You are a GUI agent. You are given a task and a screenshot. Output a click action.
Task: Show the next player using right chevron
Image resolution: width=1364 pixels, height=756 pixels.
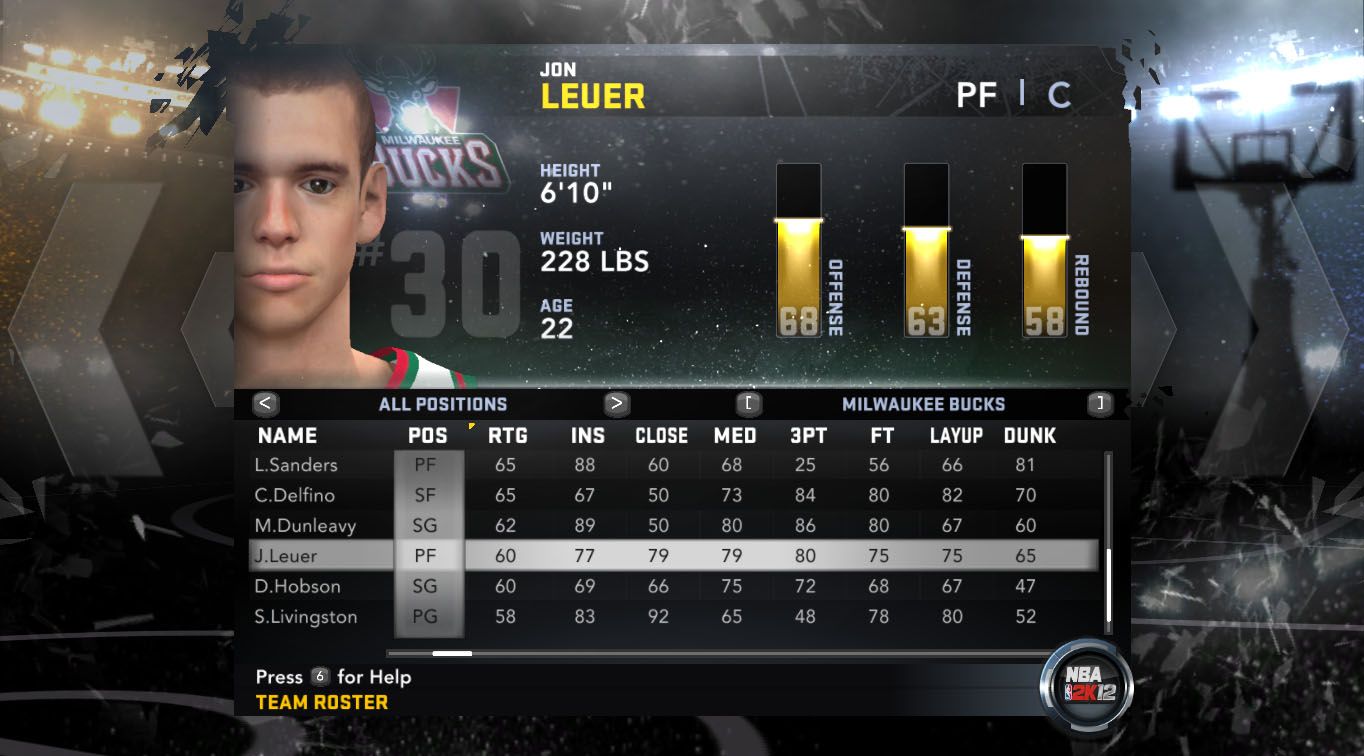coord(1153,328)
